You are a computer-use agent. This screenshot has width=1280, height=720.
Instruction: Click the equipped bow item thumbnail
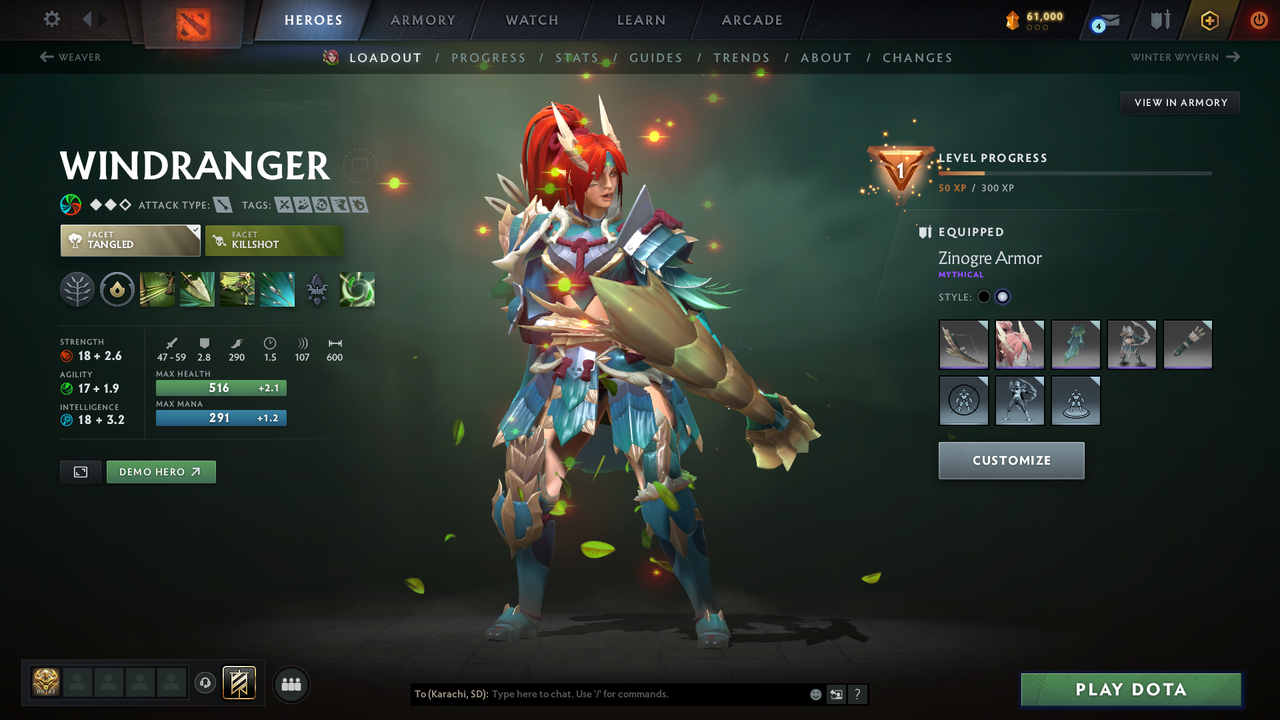pos(963,344)
